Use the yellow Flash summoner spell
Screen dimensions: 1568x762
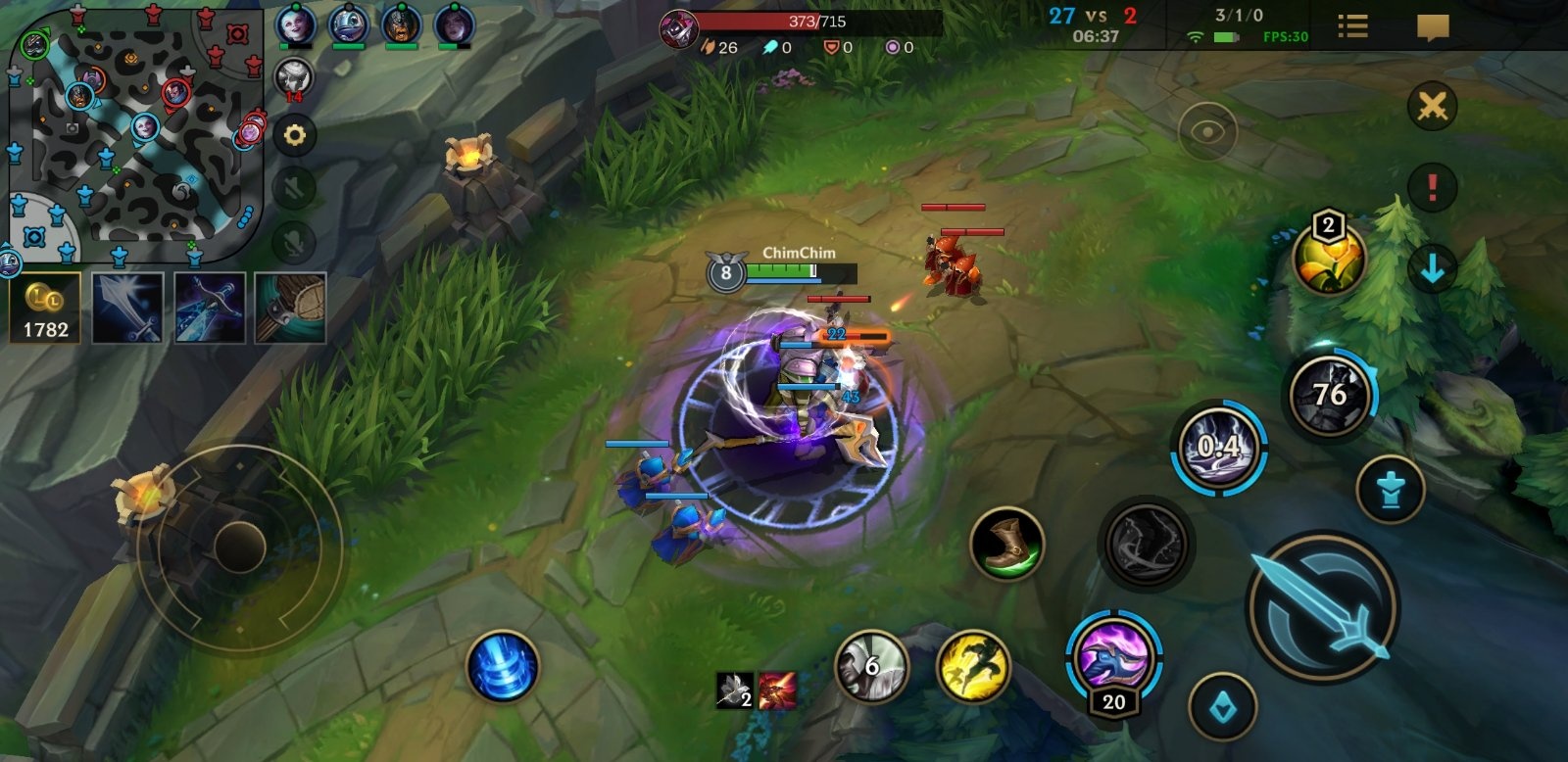972,667
